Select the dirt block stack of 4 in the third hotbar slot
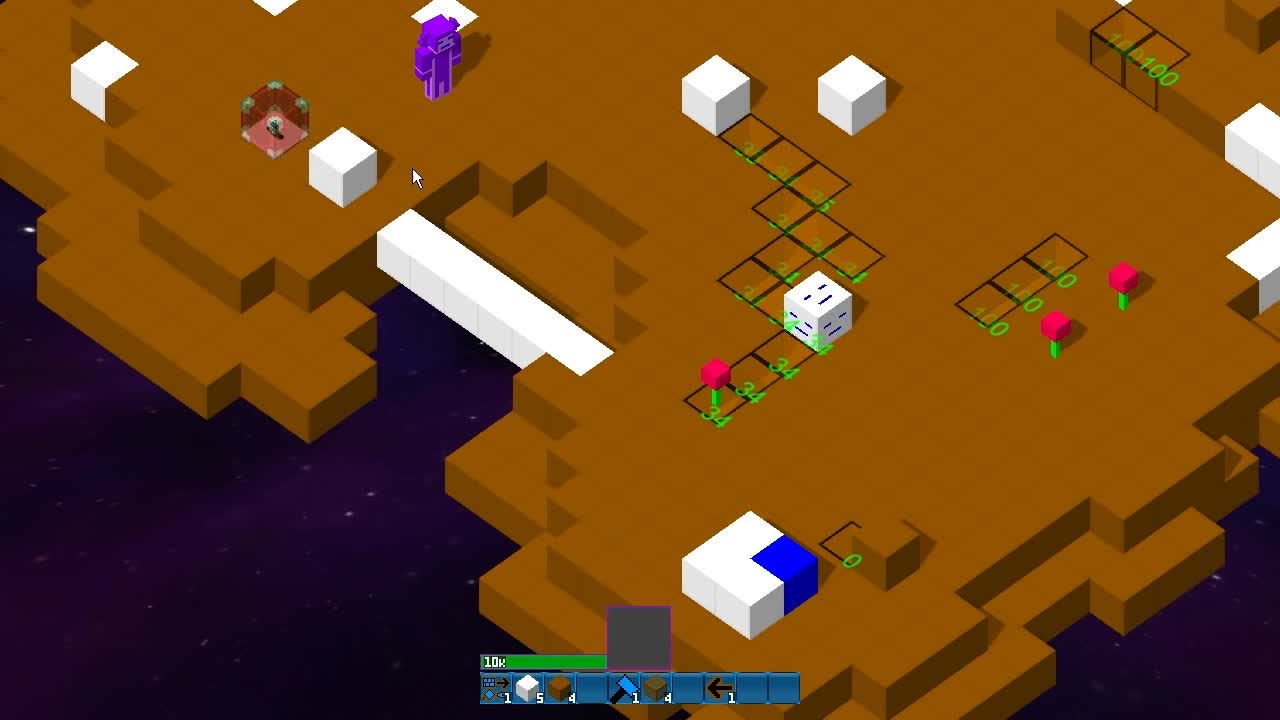 (558, 688)
